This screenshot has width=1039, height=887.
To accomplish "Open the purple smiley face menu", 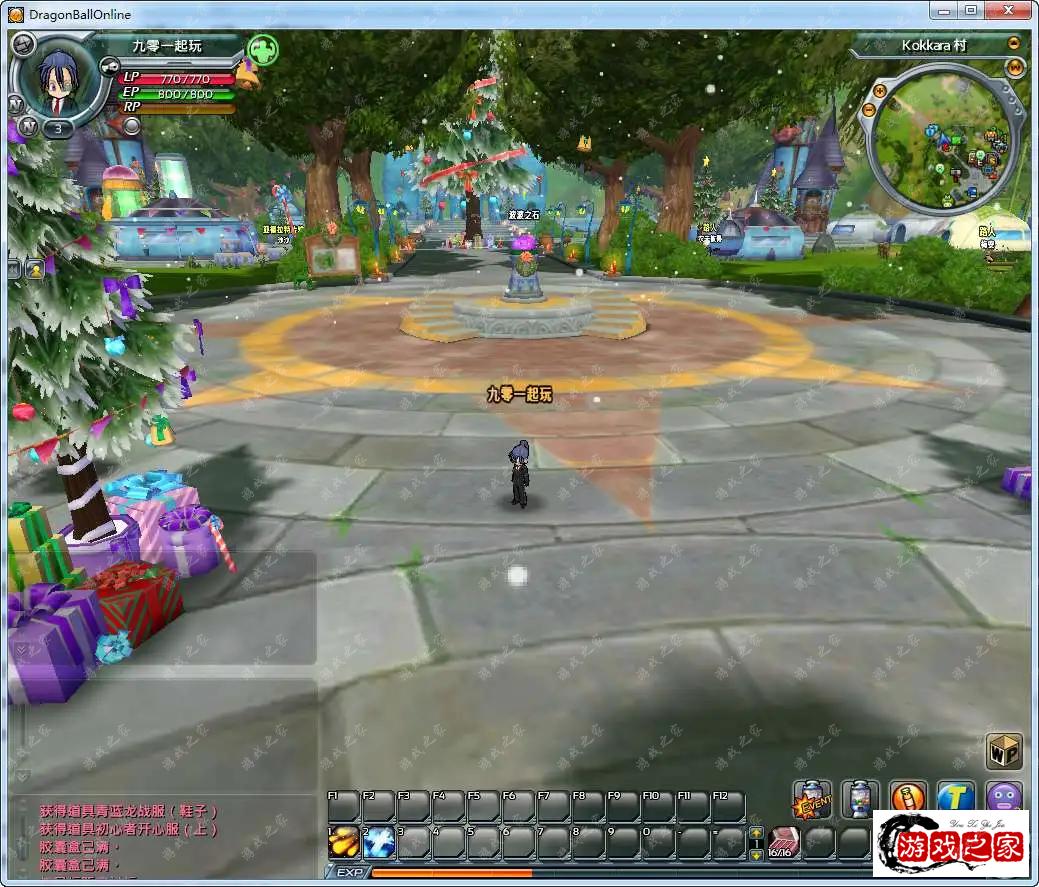I will pos(1004,798).
